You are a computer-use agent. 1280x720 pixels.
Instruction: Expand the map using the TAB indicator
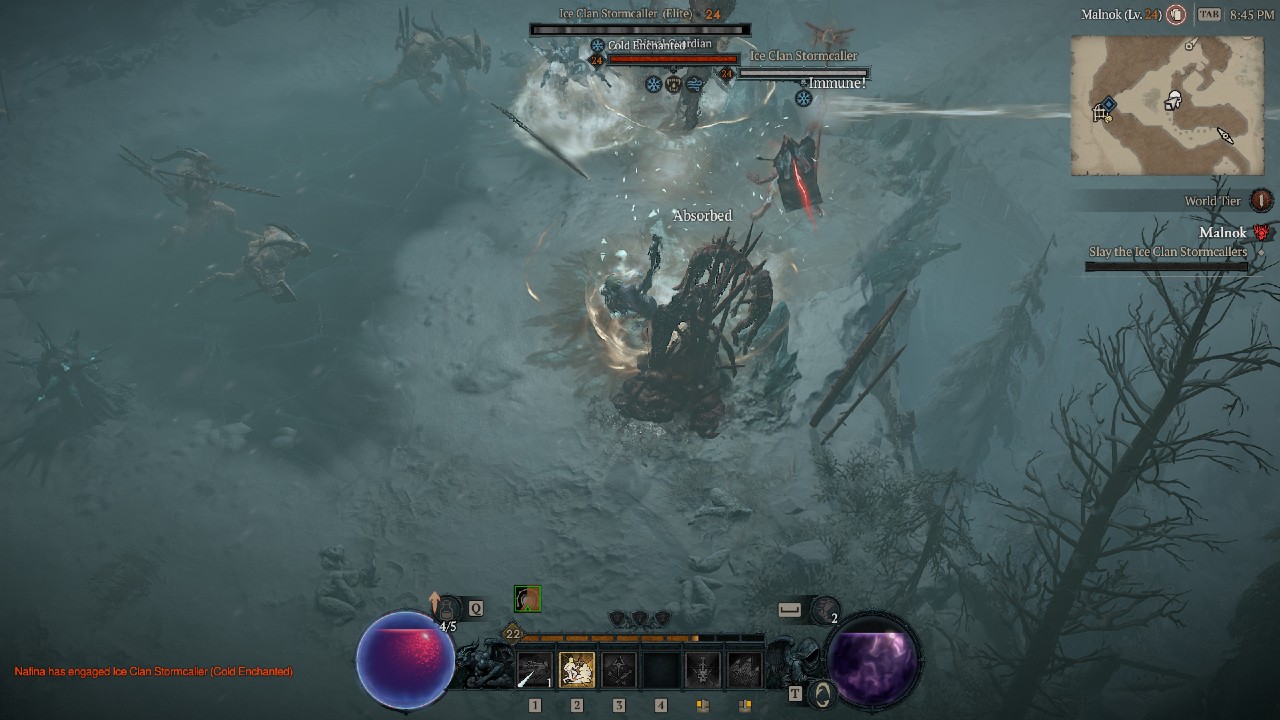[1209, 14]
